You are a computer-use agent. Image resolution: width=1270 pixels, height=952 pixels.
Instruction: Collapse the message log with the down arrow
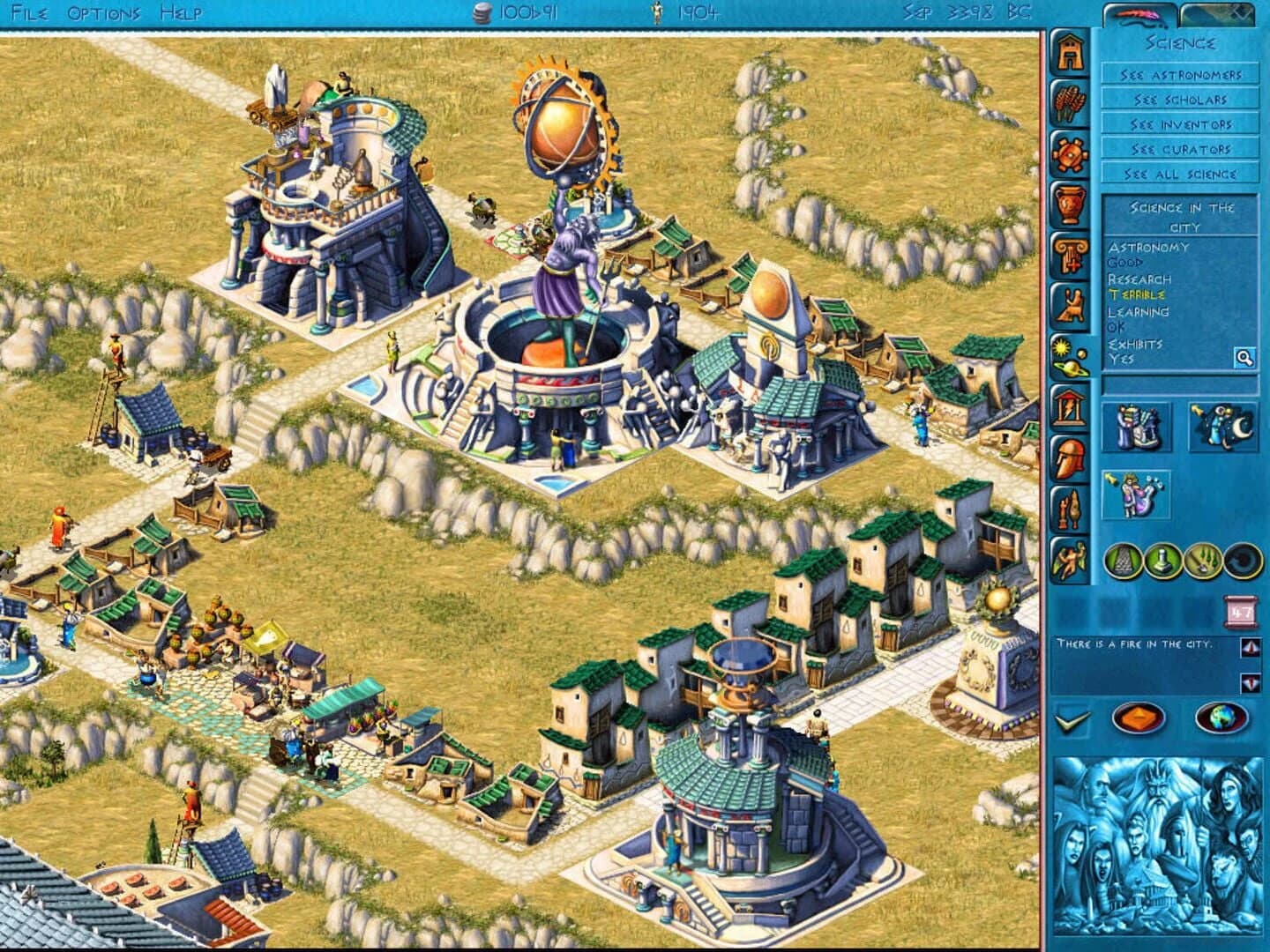1249,682
